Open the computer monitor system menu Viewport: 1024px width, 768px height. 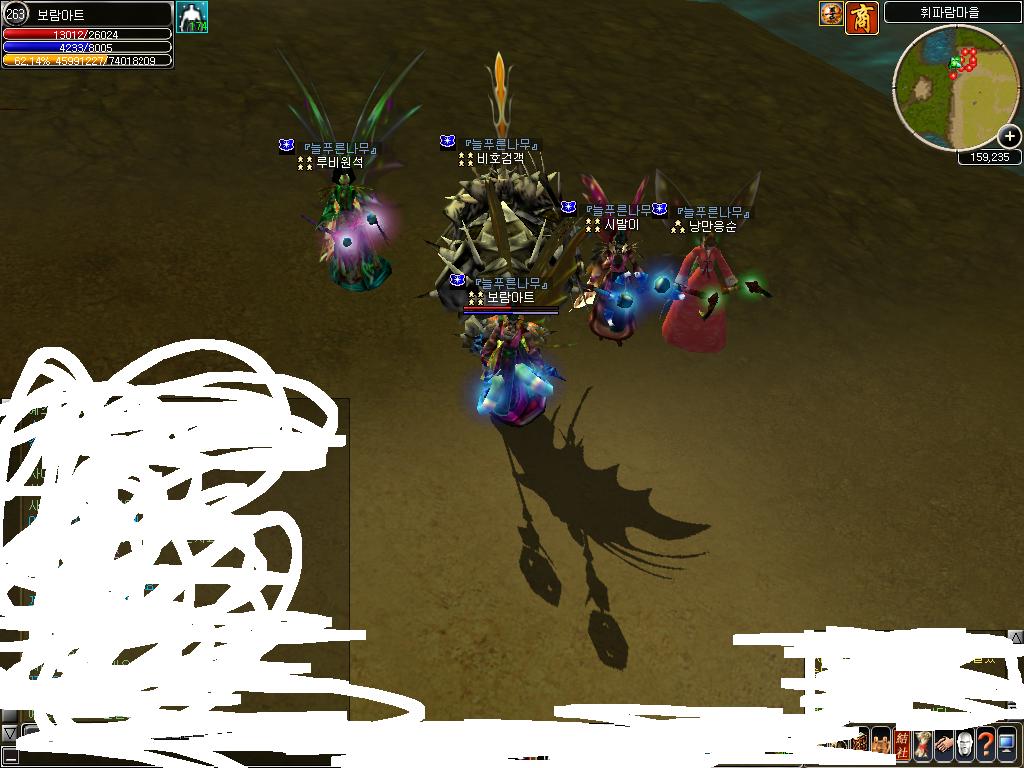coord(1006,744)
